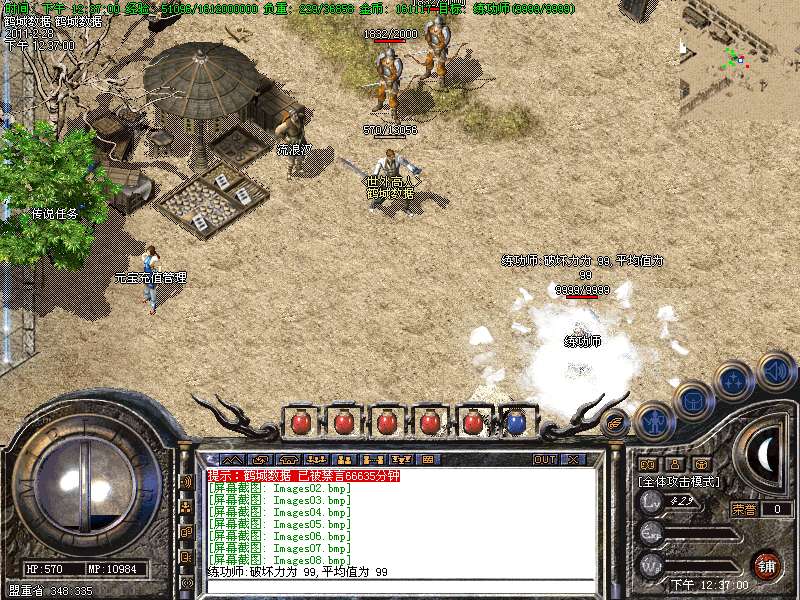Open the Lv level orb button
This screenshot has height=600, width=800.
(x=652, y=501)
